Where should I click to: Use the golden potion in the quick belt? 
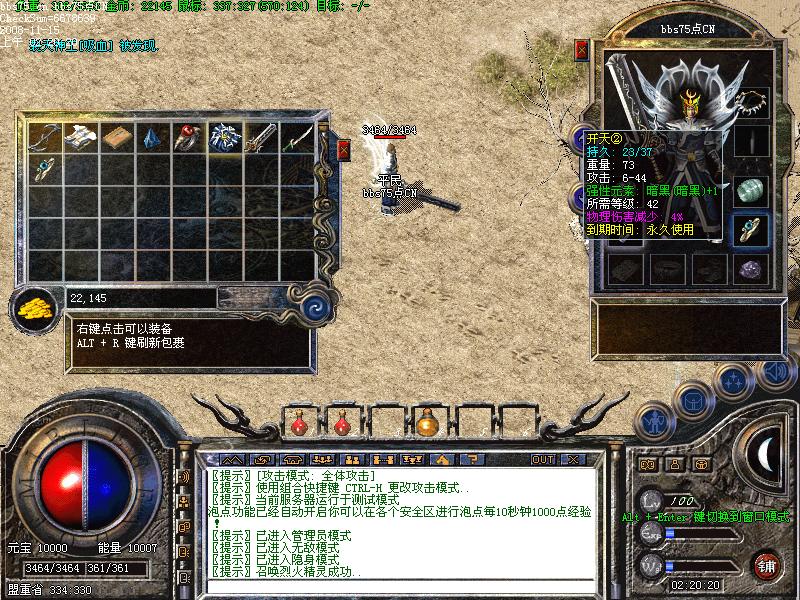[427, 423]
